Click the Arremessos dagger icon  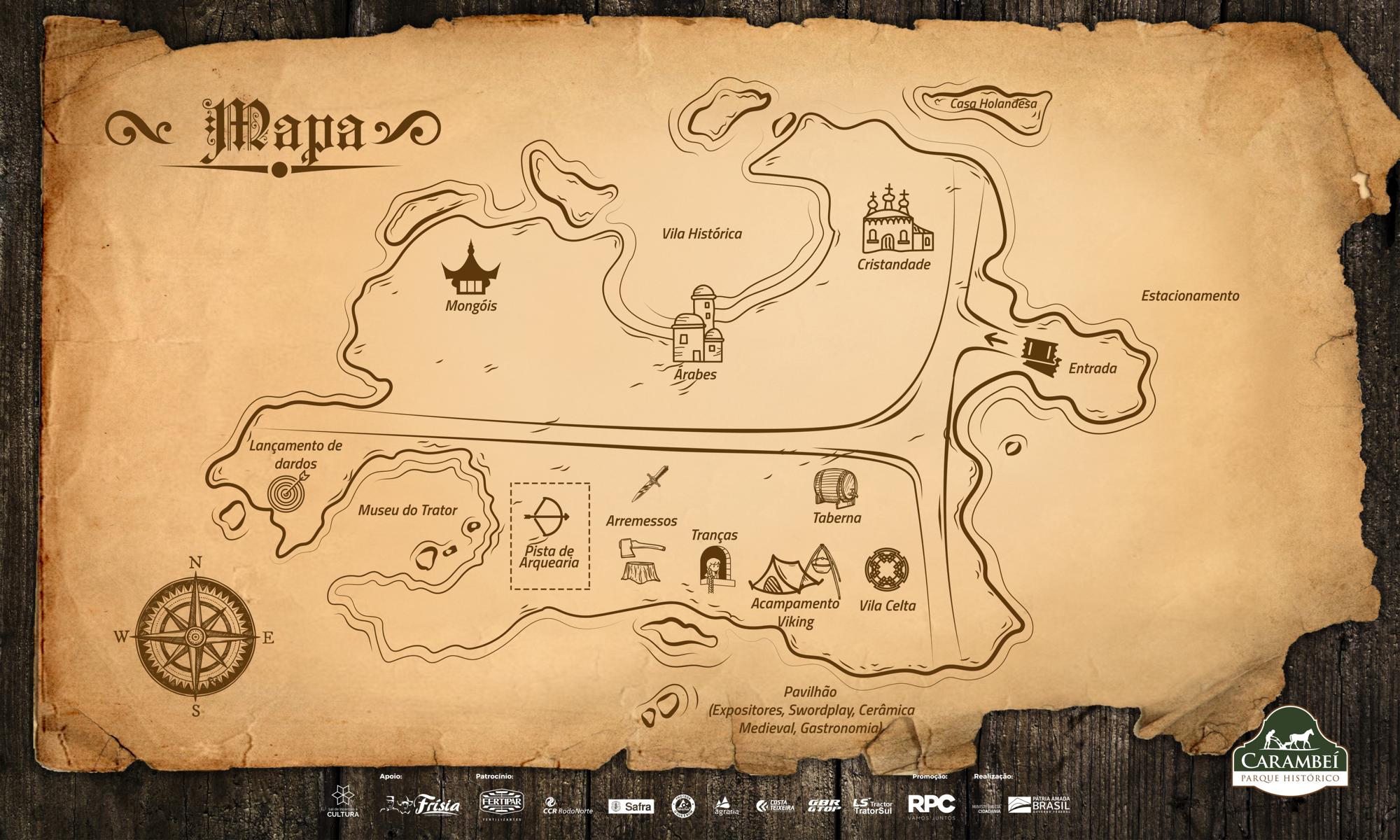pyautogui.click(x=650, y=484)
